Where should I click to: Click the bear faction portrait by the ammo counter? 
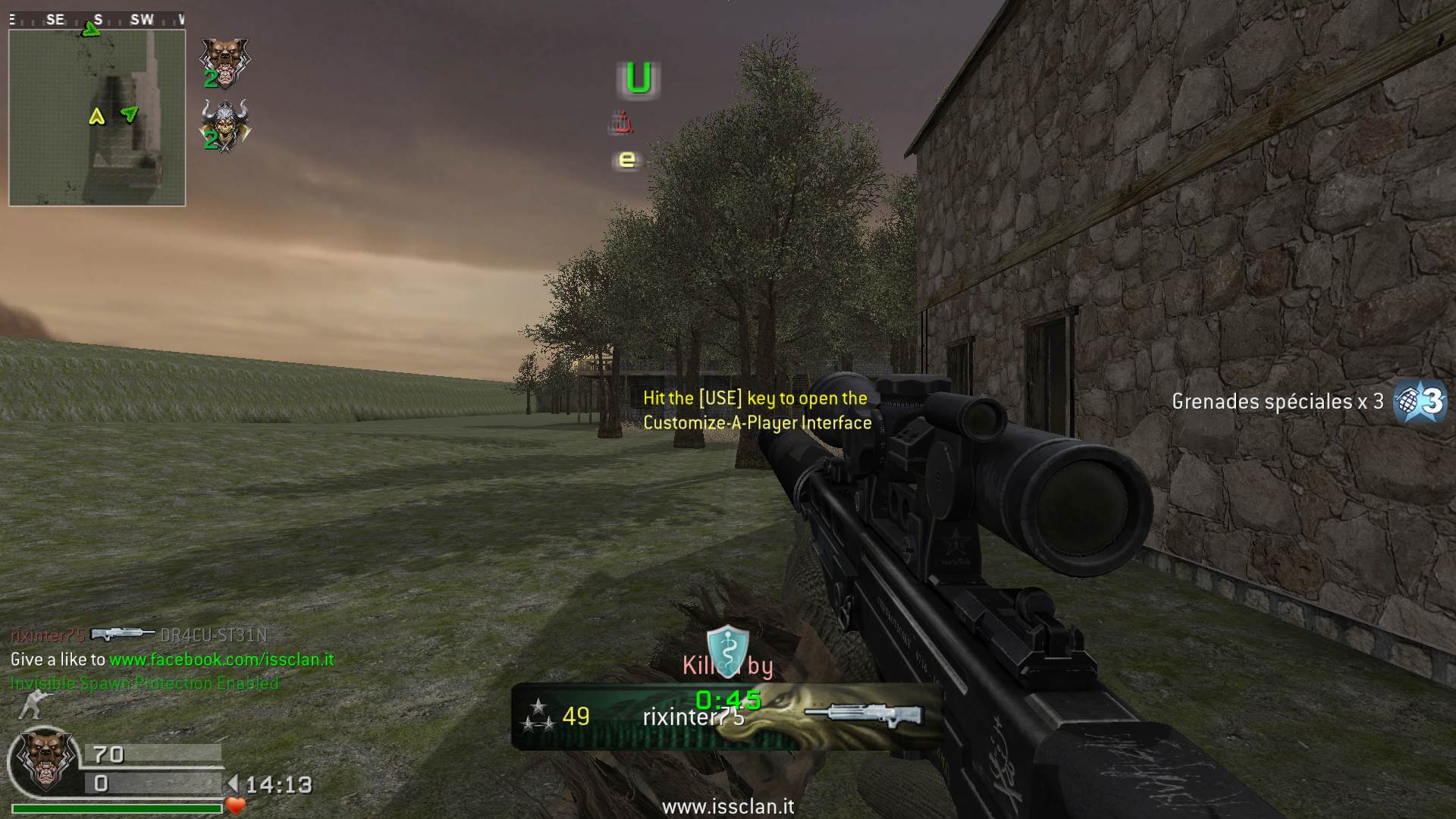(47, 761)
